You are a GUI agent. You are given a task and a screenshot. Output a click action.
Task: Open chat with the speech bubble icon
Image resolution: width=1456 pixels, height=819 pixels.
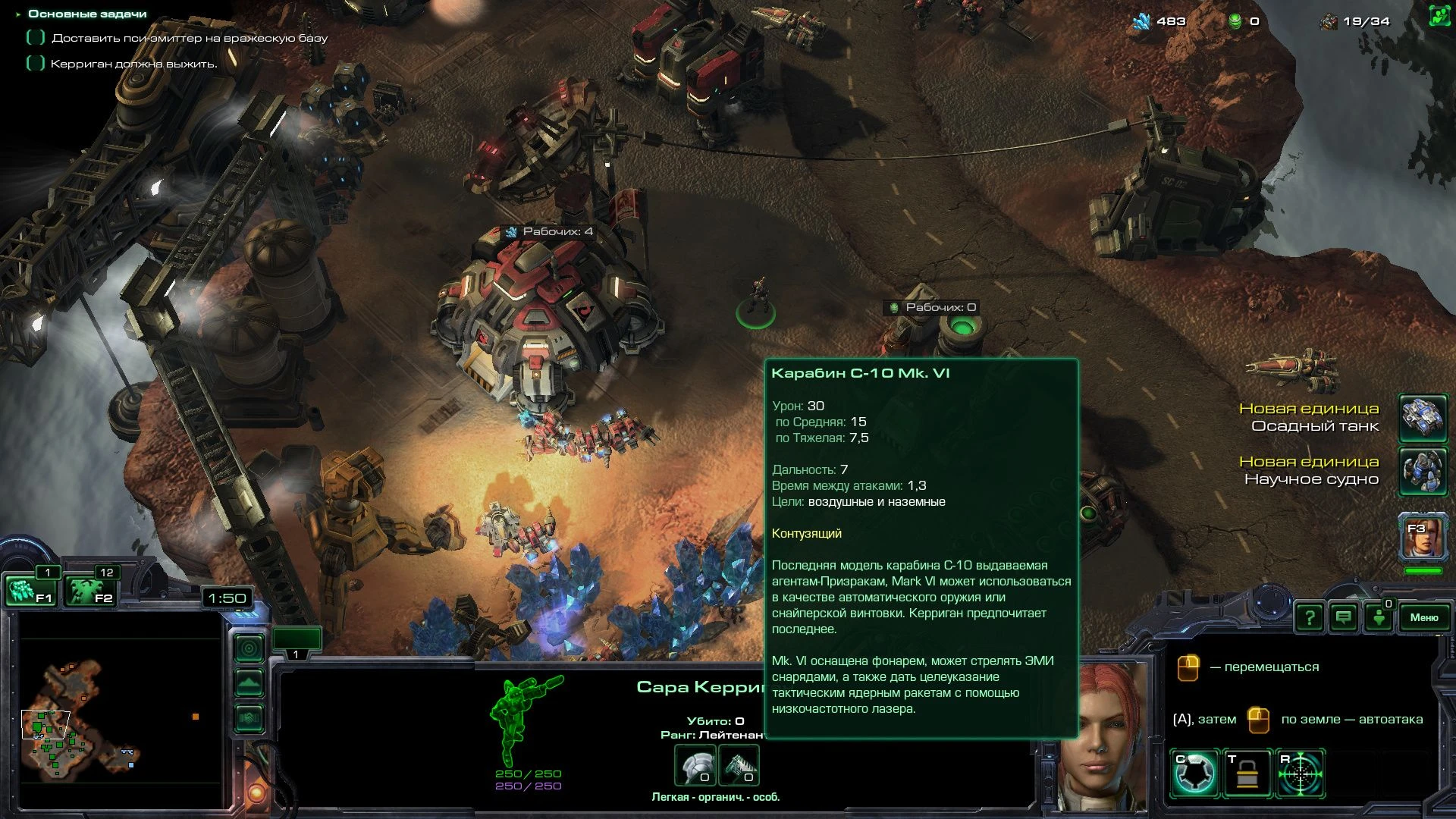pos(1342,617)
